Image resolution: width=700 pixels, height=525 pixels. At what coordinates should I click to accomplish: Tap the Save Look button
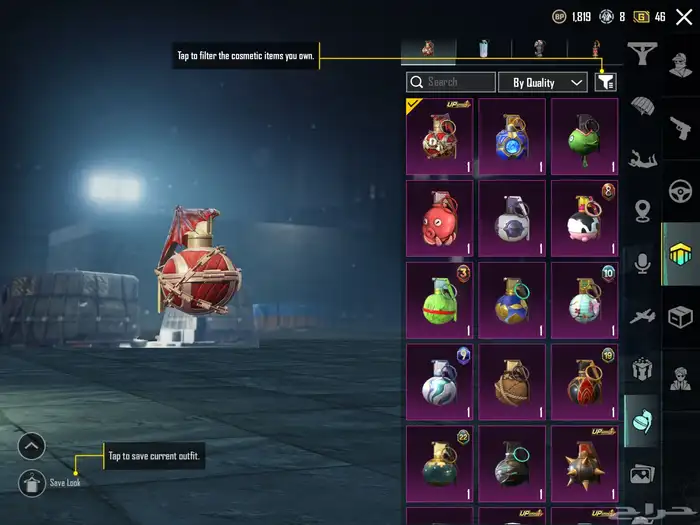coord(32,483)
